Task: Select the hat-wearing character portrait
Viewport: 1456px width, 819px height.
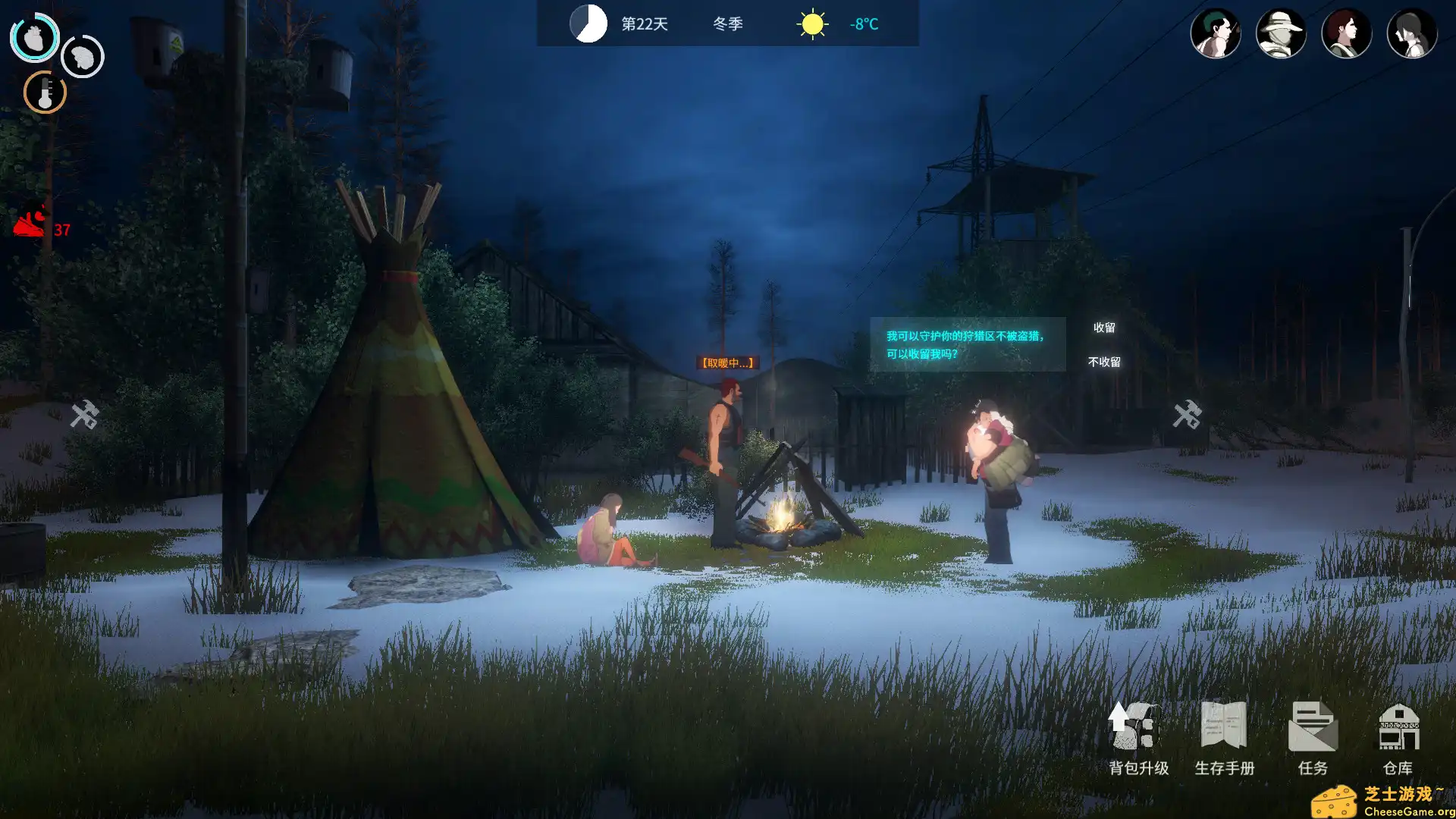Action: coord(1282,33)
